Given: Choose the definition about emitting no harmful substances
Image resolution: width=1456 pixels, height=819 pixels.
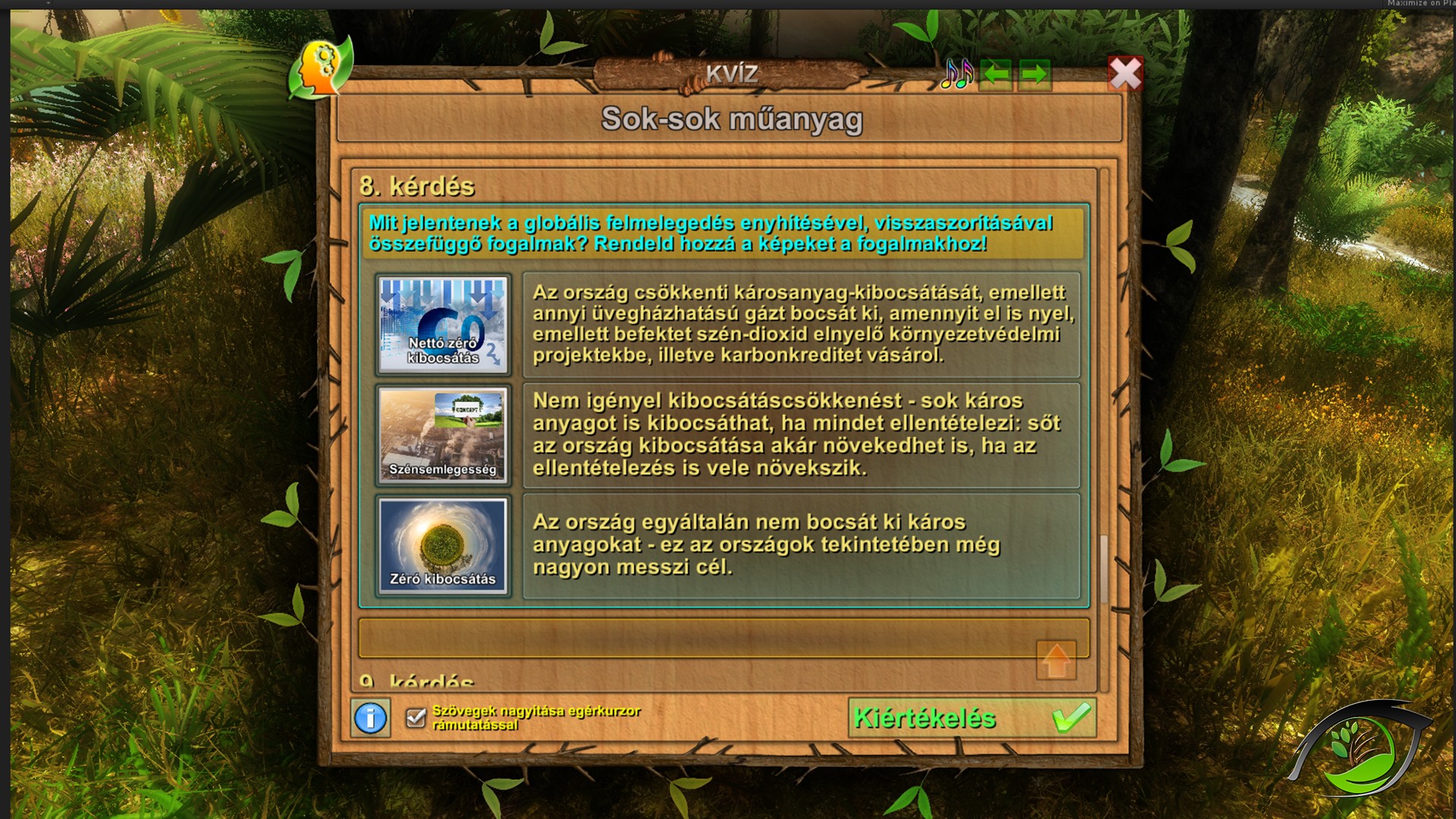Looking at the screenshot, I should [801, 546].
